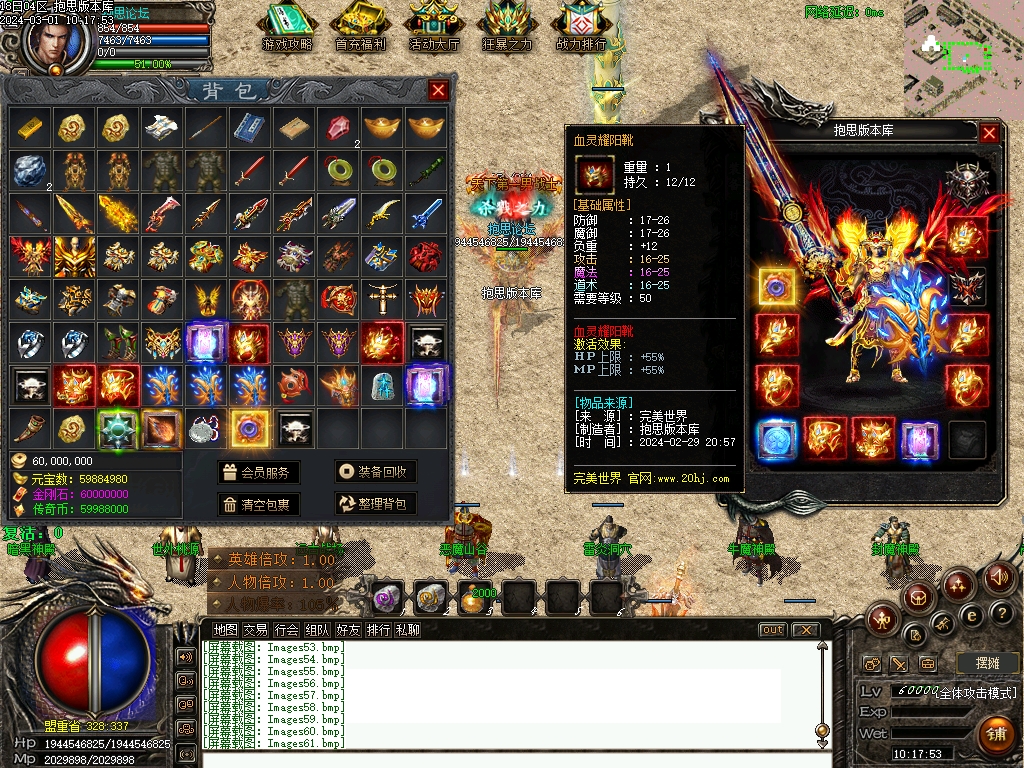Toggle the speaker sound button

coord(1000,577)
